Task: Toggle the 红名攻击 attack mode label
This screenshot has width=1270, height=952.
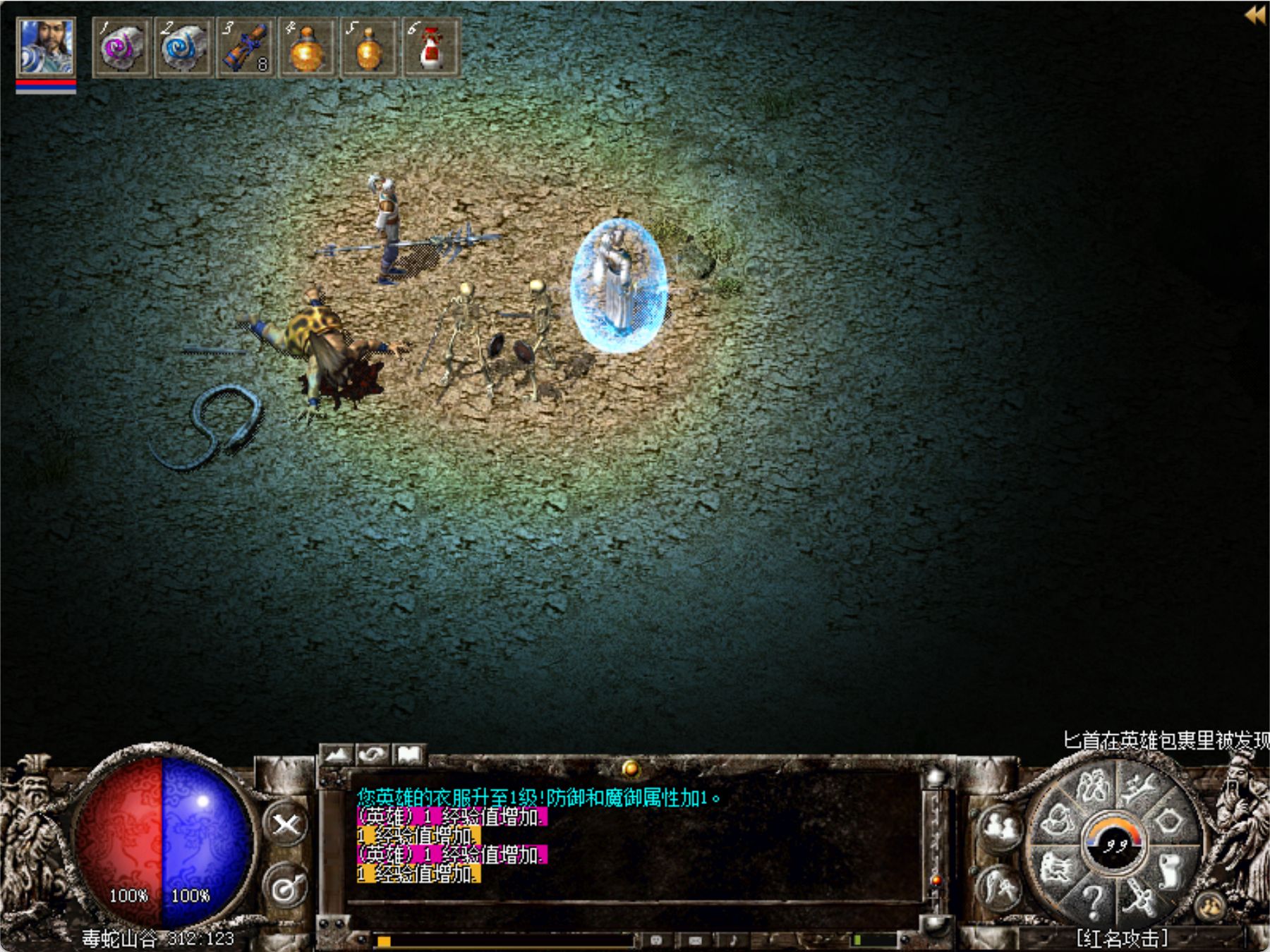Action: tap(1121, 938)
